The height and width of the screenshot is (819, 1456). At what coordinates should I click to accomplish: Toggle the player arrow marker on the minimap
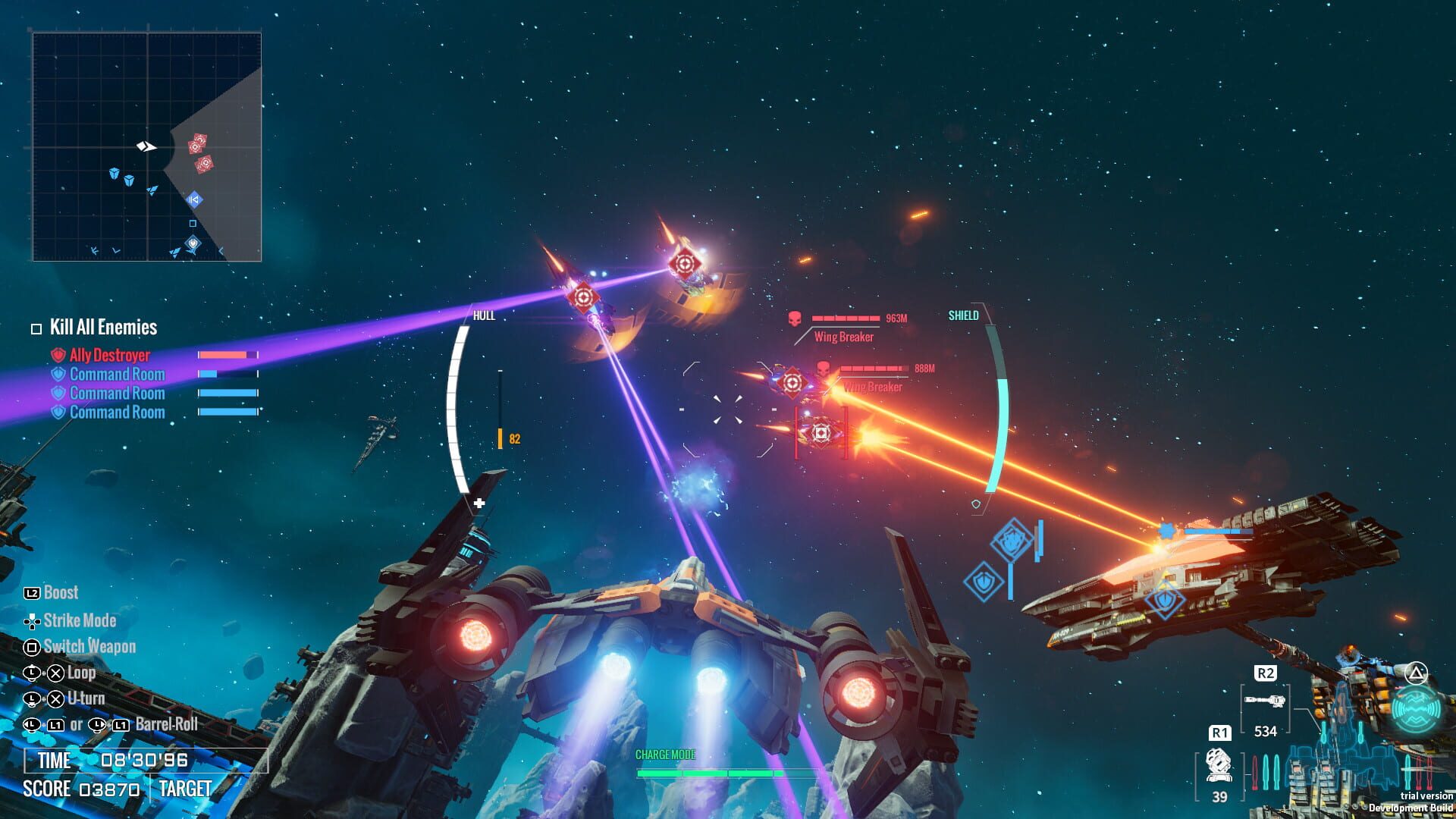(146, 144)
